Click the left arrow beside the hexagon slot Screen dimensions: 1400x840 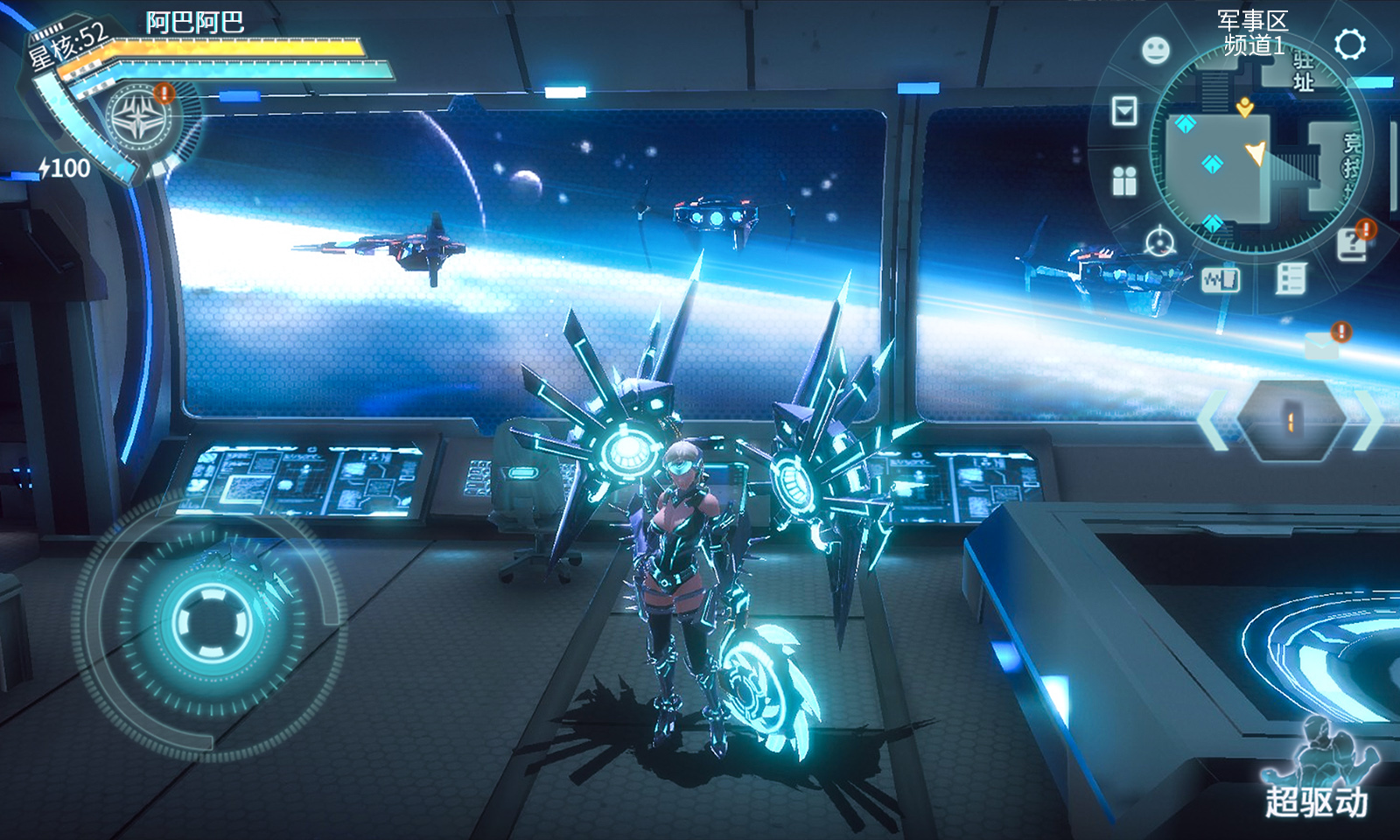(1213, 421)
